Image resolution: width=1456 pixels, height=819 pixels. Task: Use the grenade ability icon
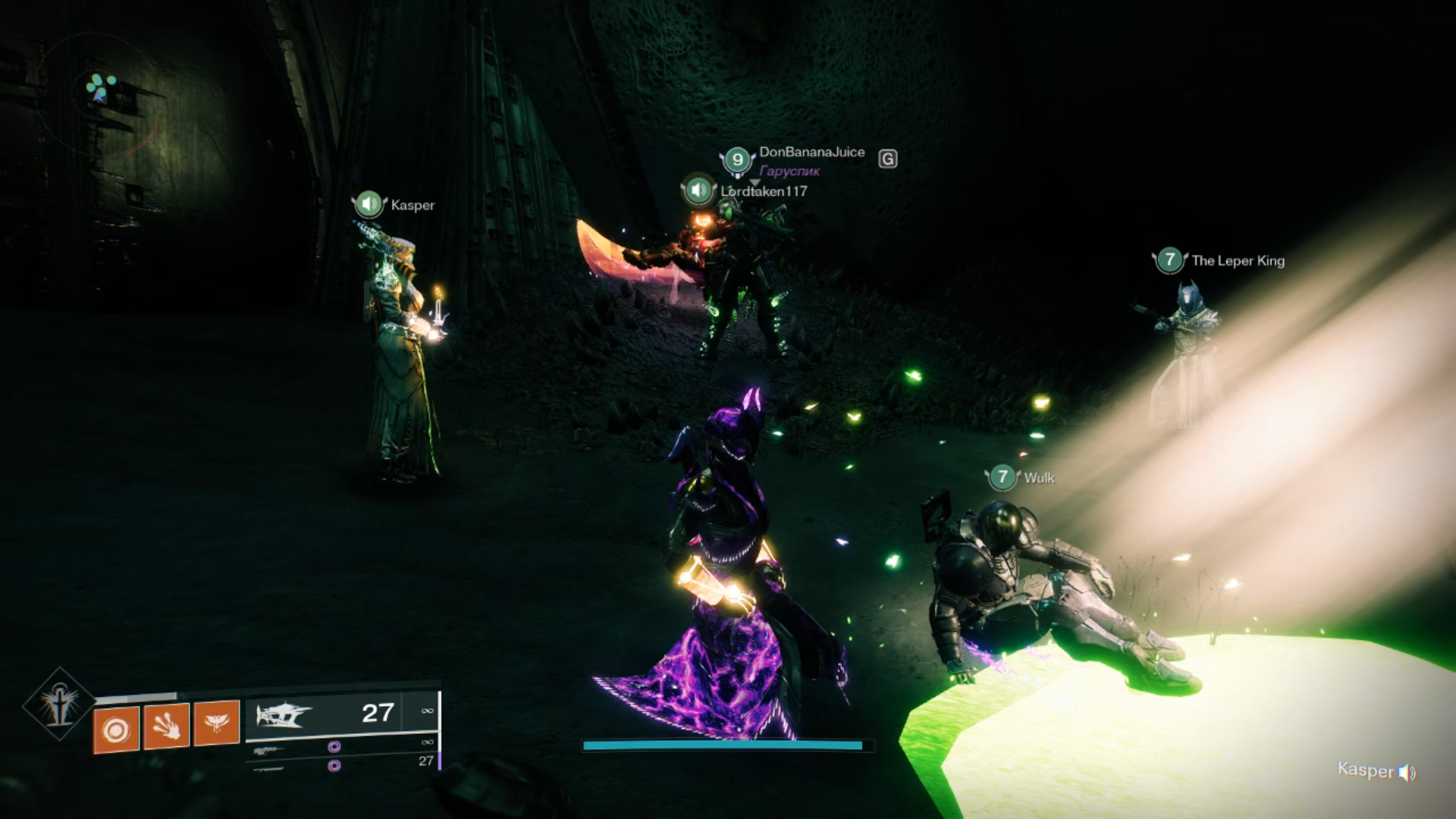116,730
